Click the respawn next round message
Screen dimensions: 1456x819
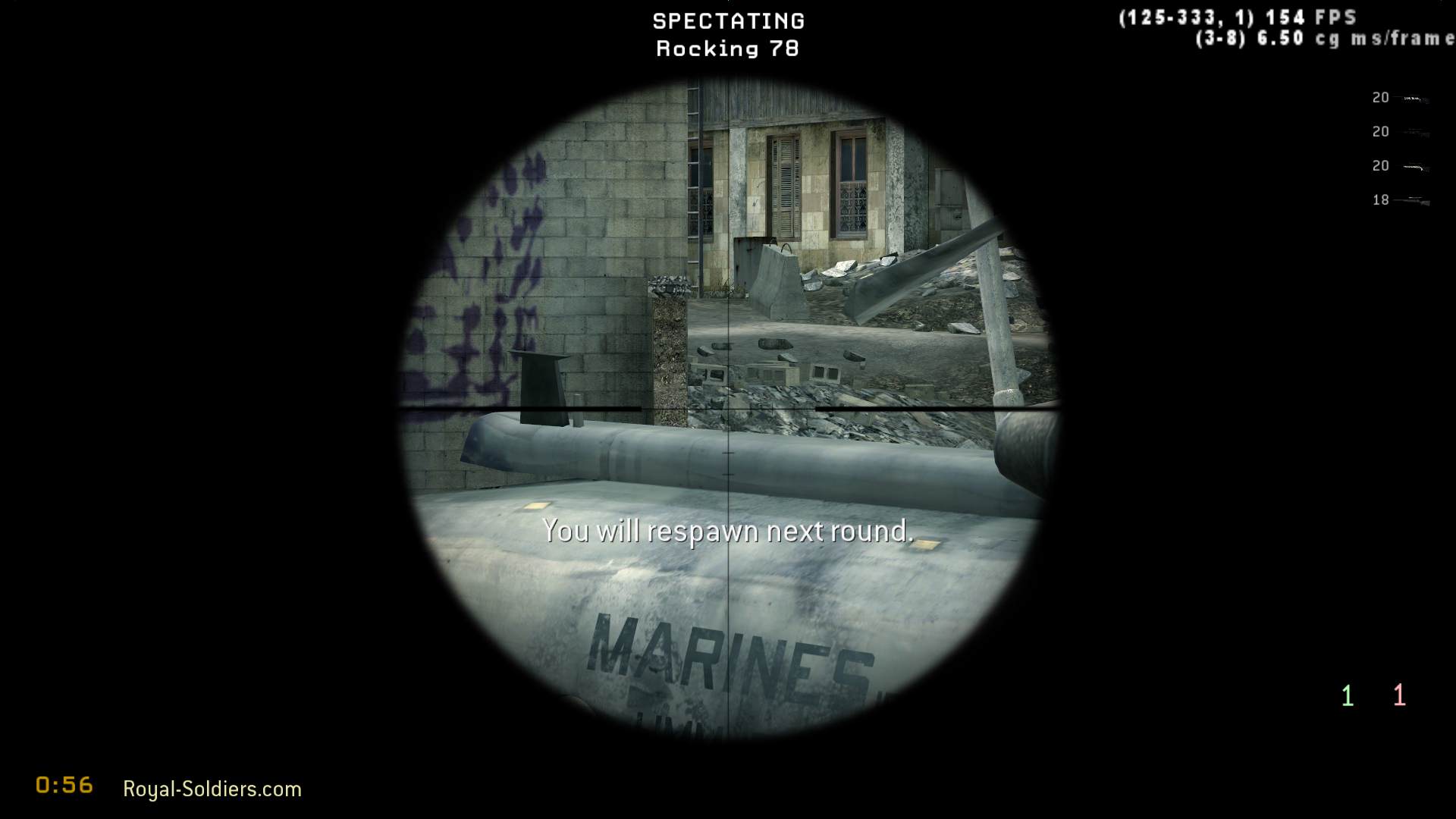(x=728, y=531)
